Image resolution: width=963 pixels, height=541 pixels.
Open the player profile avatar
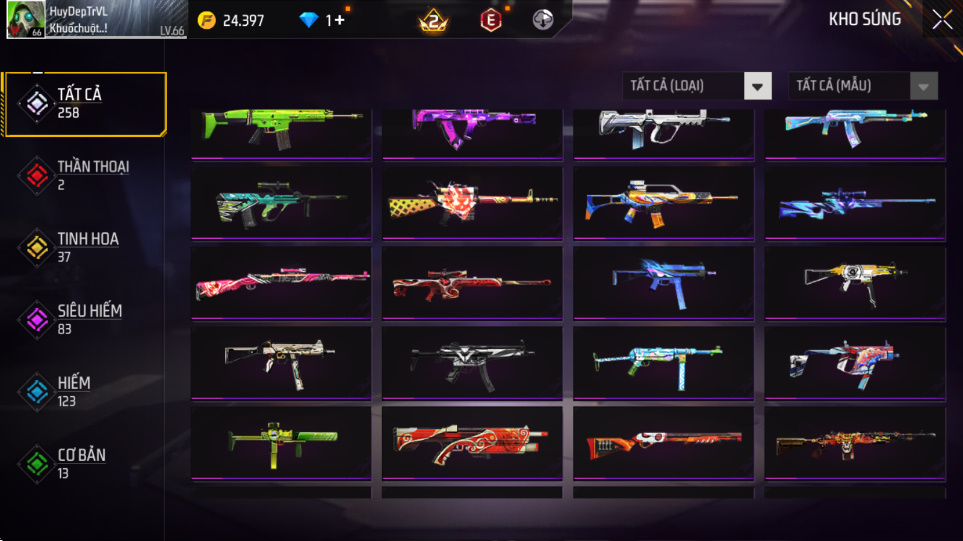[x=25, y=19]
